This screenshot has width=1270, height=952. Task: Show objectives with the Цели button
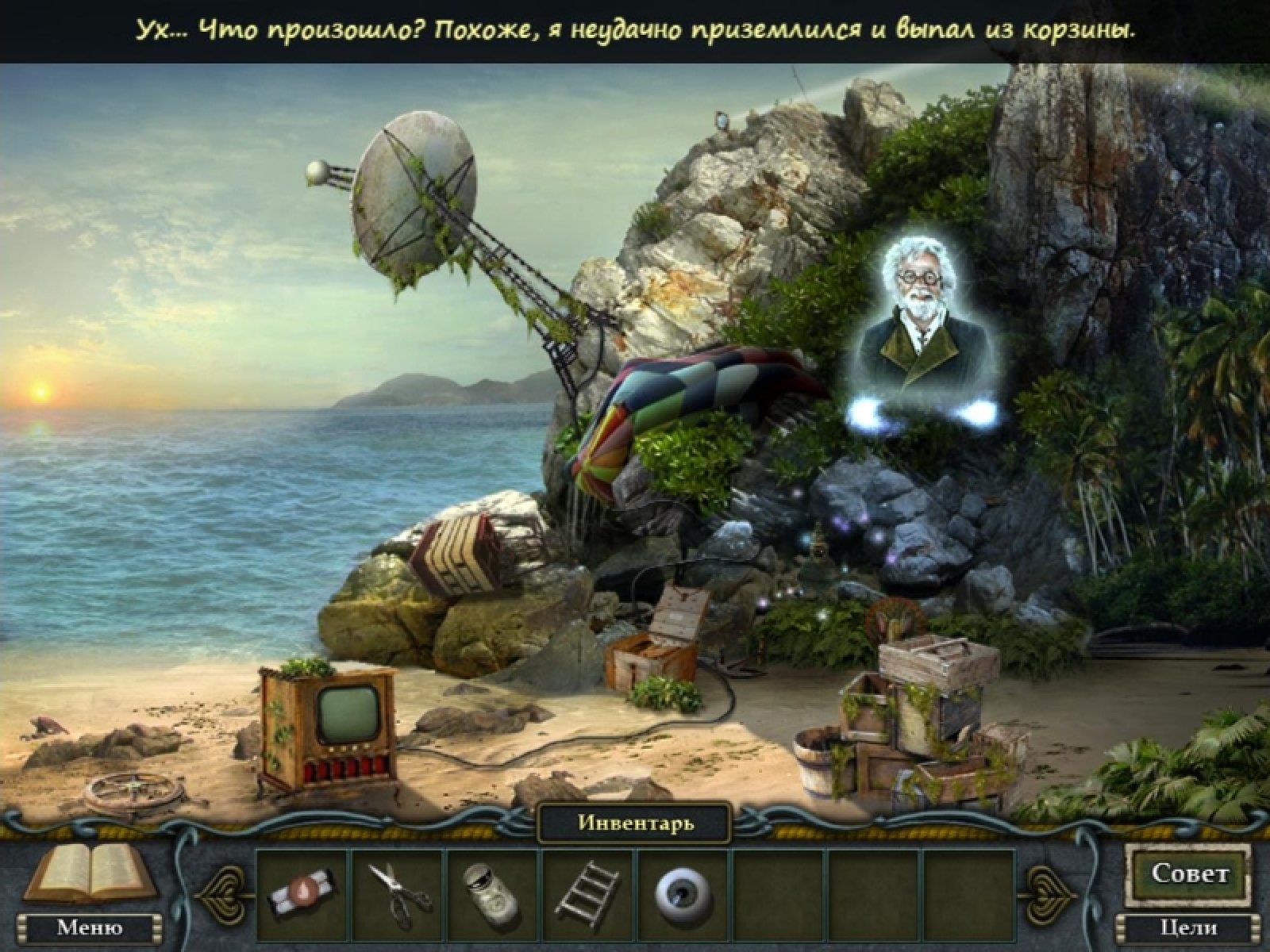click(x=1188, y=927)
